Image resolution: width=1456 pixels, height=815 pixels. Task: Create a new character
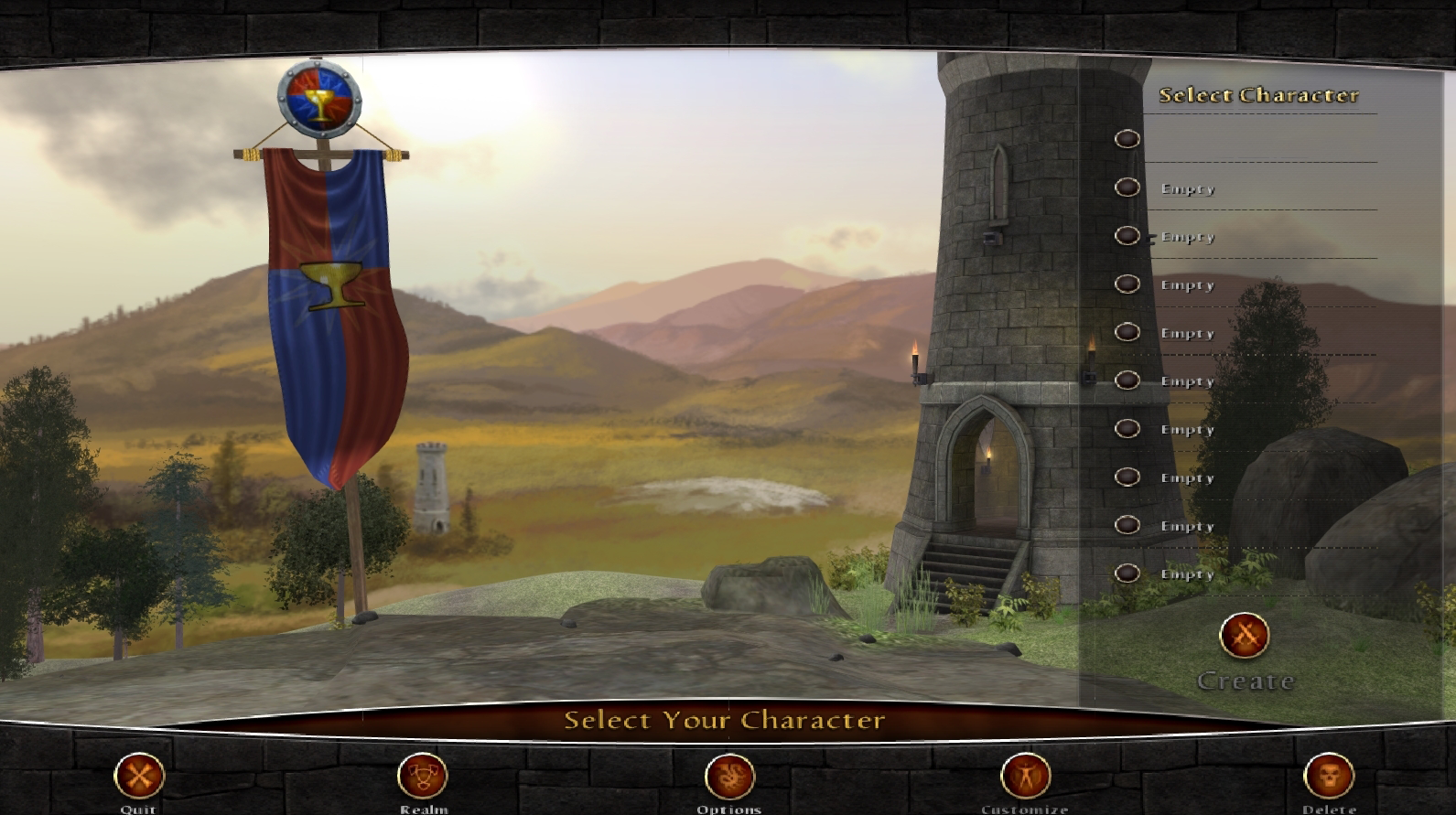pos(1245,636)
